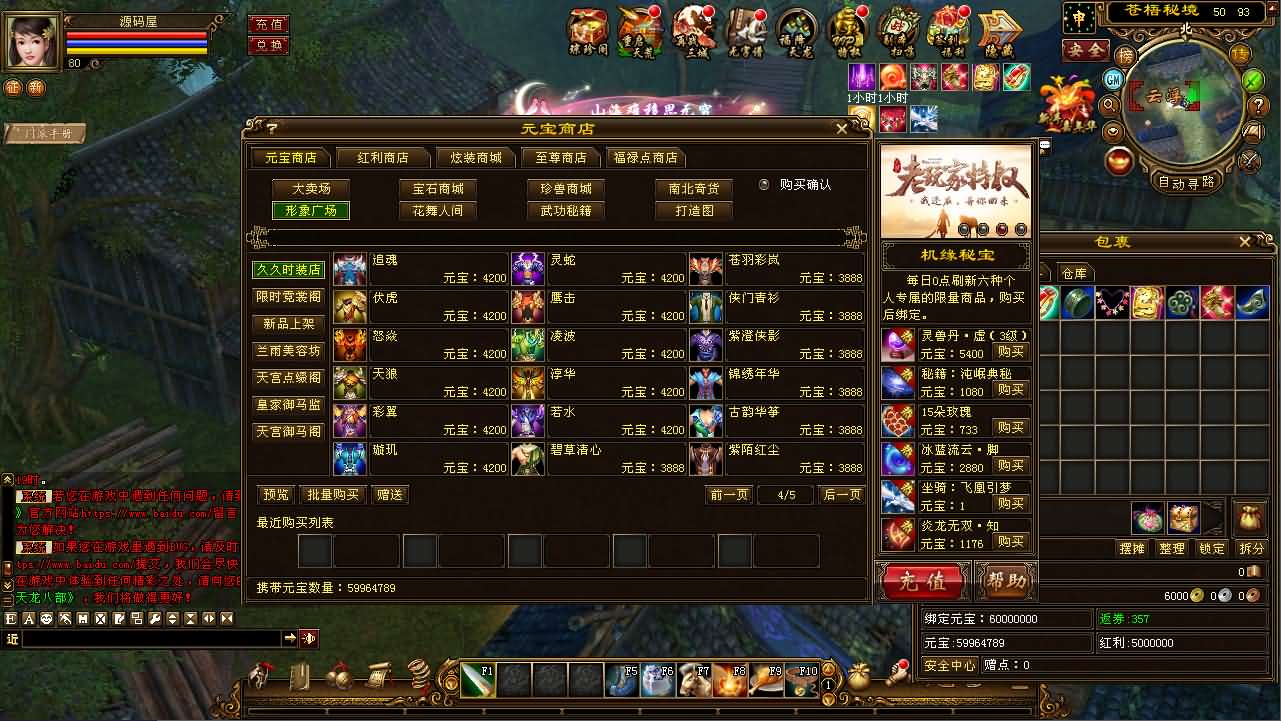Choose the 武功秘籍 category

(x=566, y=211)
